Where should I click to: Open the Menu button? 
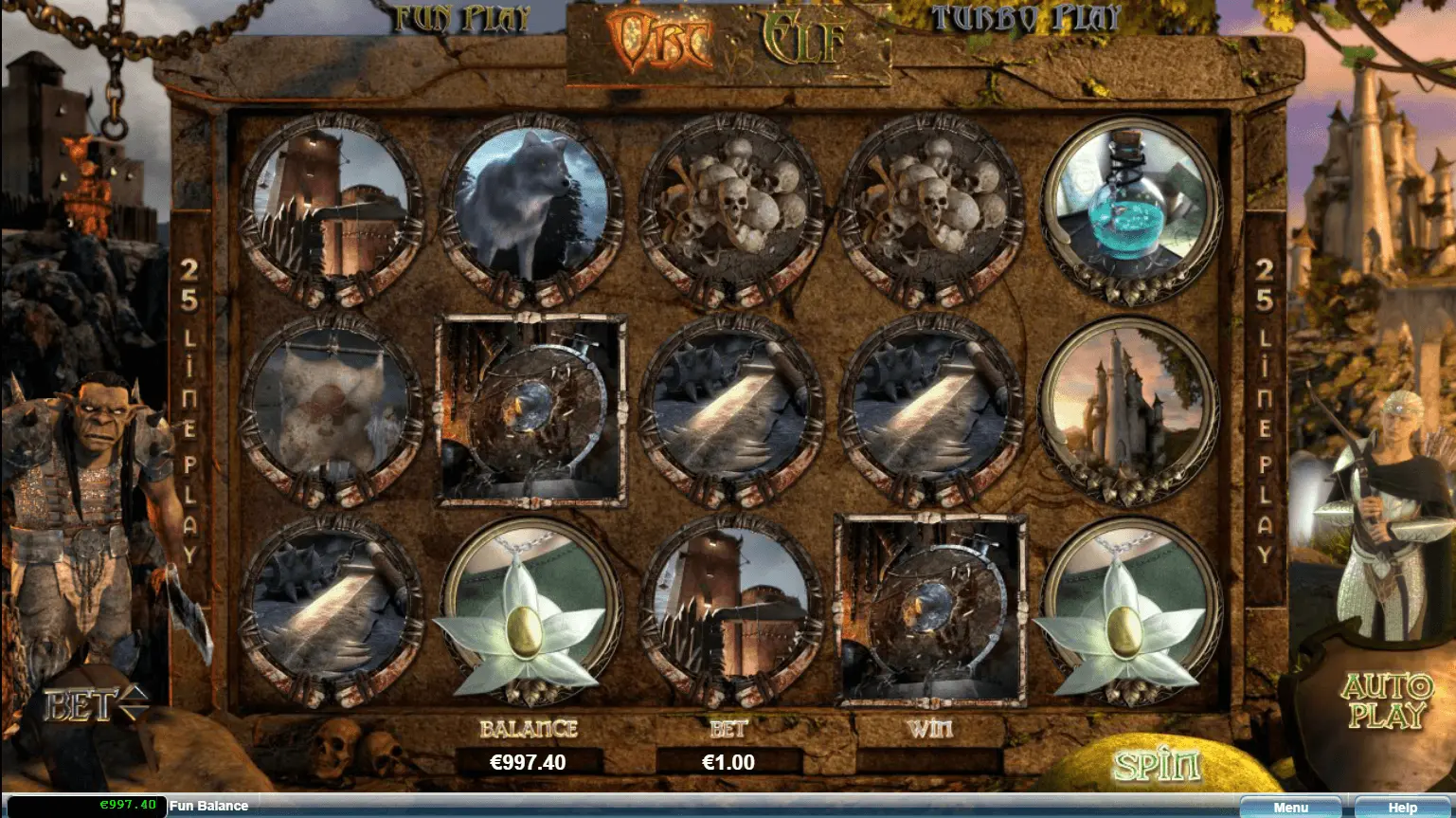(1290, 808)
